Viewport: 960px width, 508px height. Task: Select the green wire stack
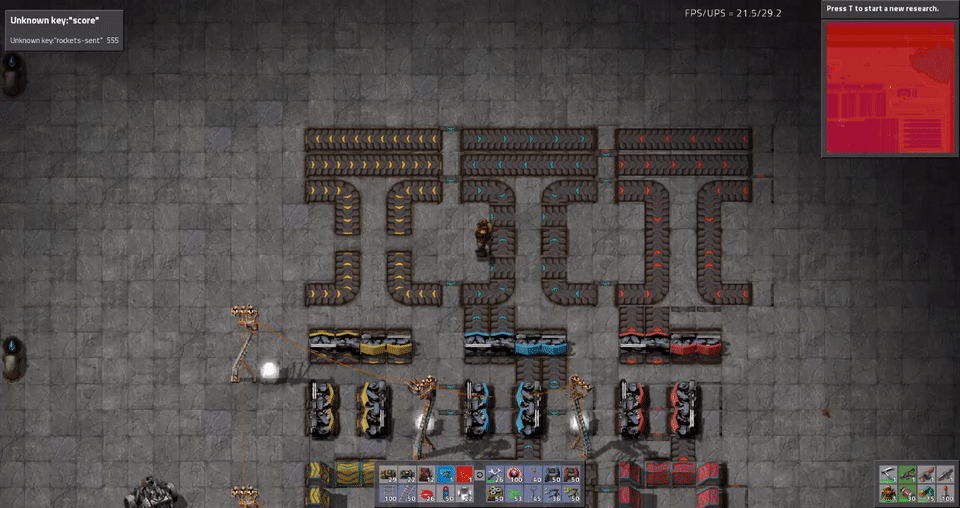click(516, 493)
